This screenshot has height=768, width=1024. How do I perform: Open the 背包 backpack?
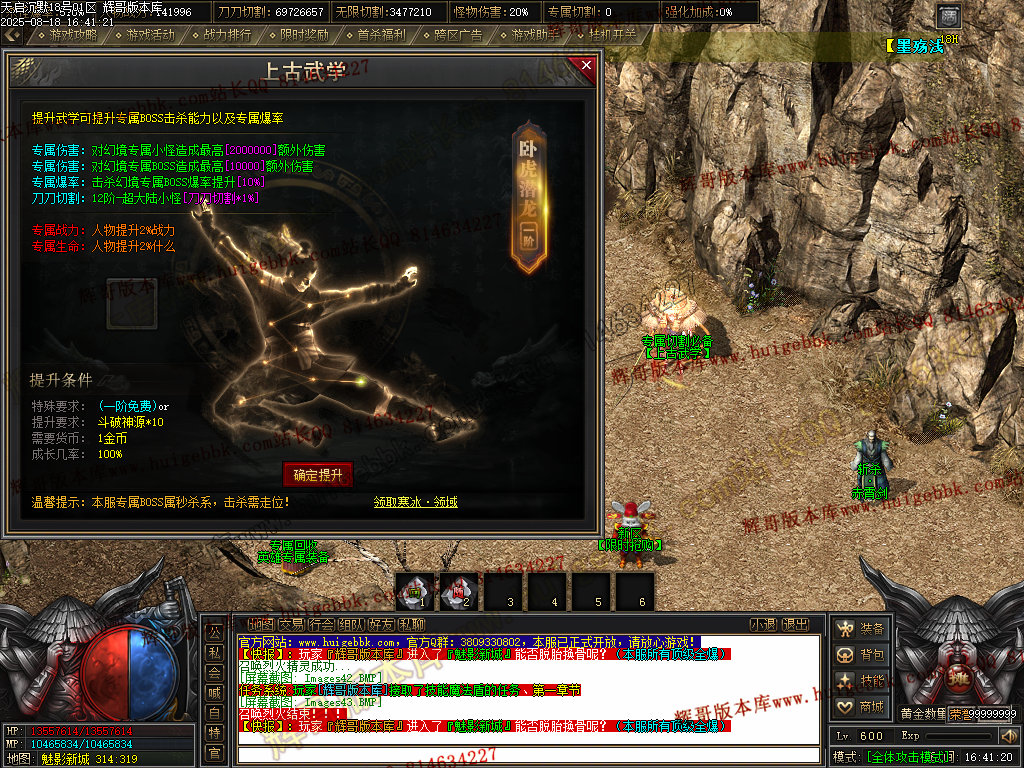click(862, 655)
